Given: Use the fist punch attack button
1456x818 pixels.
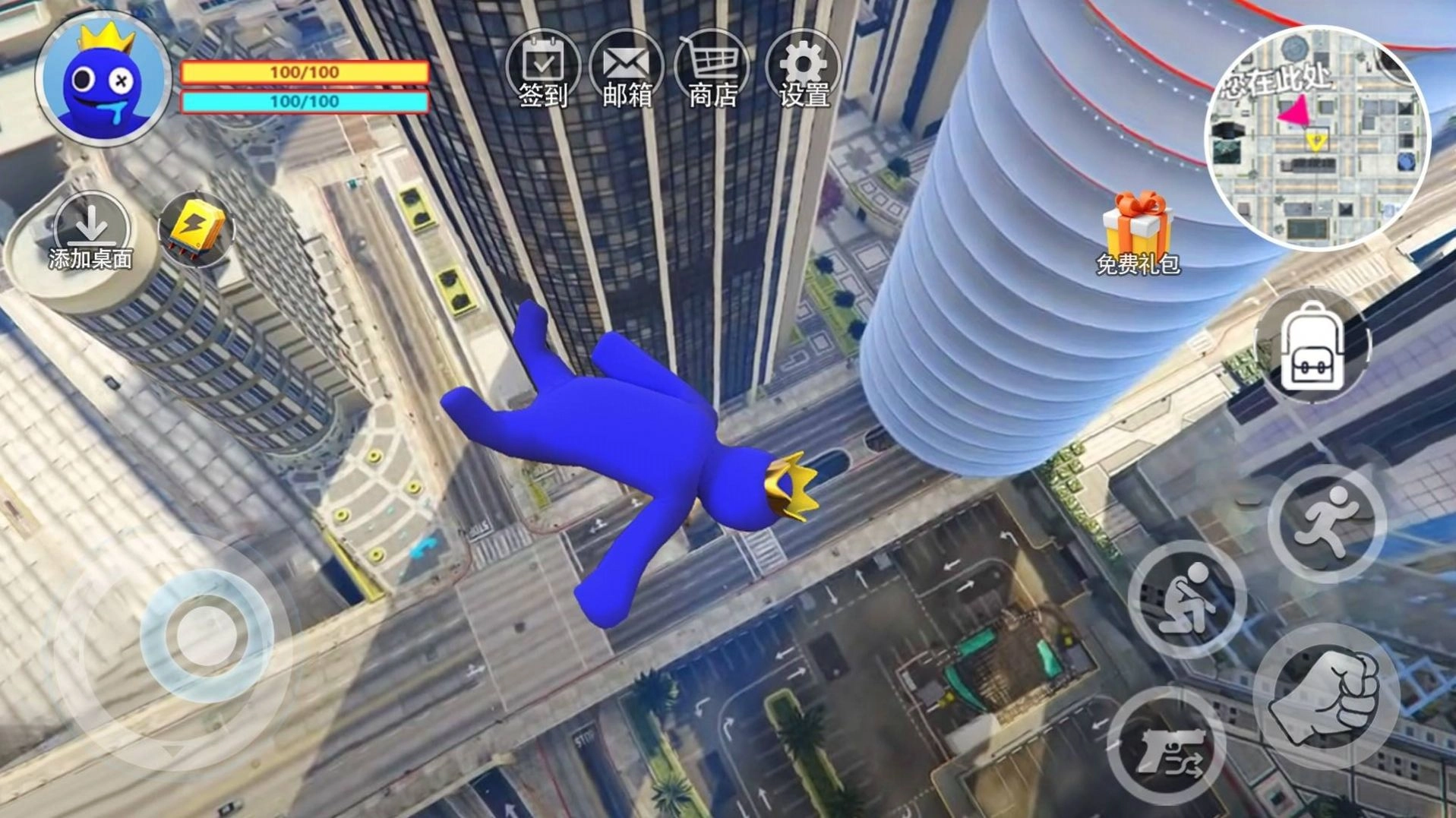Looking at the screenshot, I should click(1326, 697).
